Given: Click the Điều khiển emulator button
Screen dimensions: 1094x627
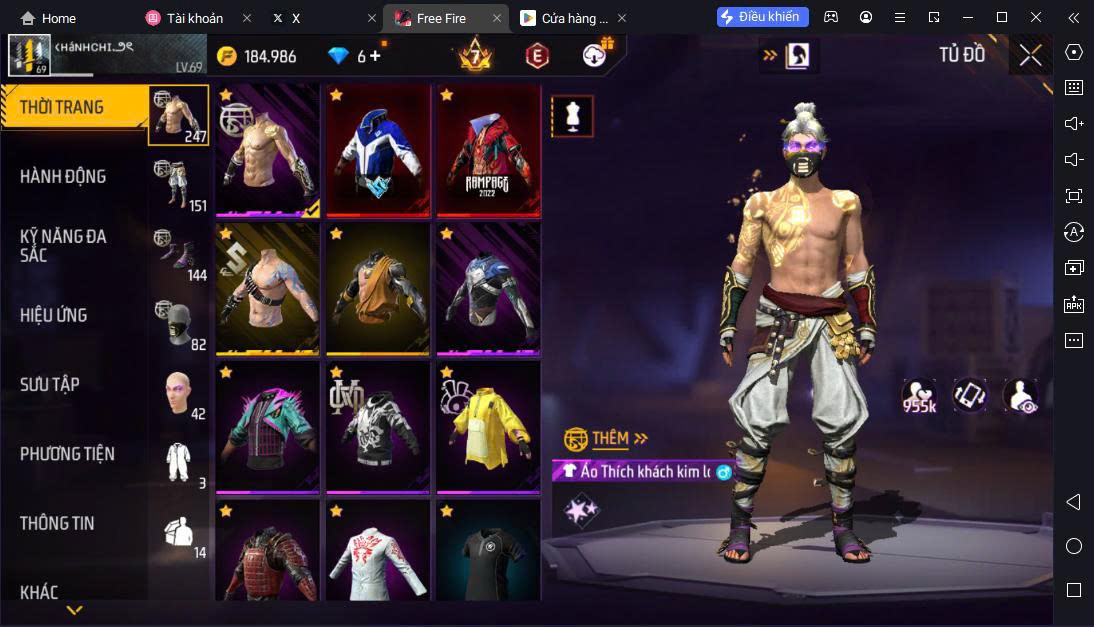Looking at the screenshot, I should (x=762, y=17).
